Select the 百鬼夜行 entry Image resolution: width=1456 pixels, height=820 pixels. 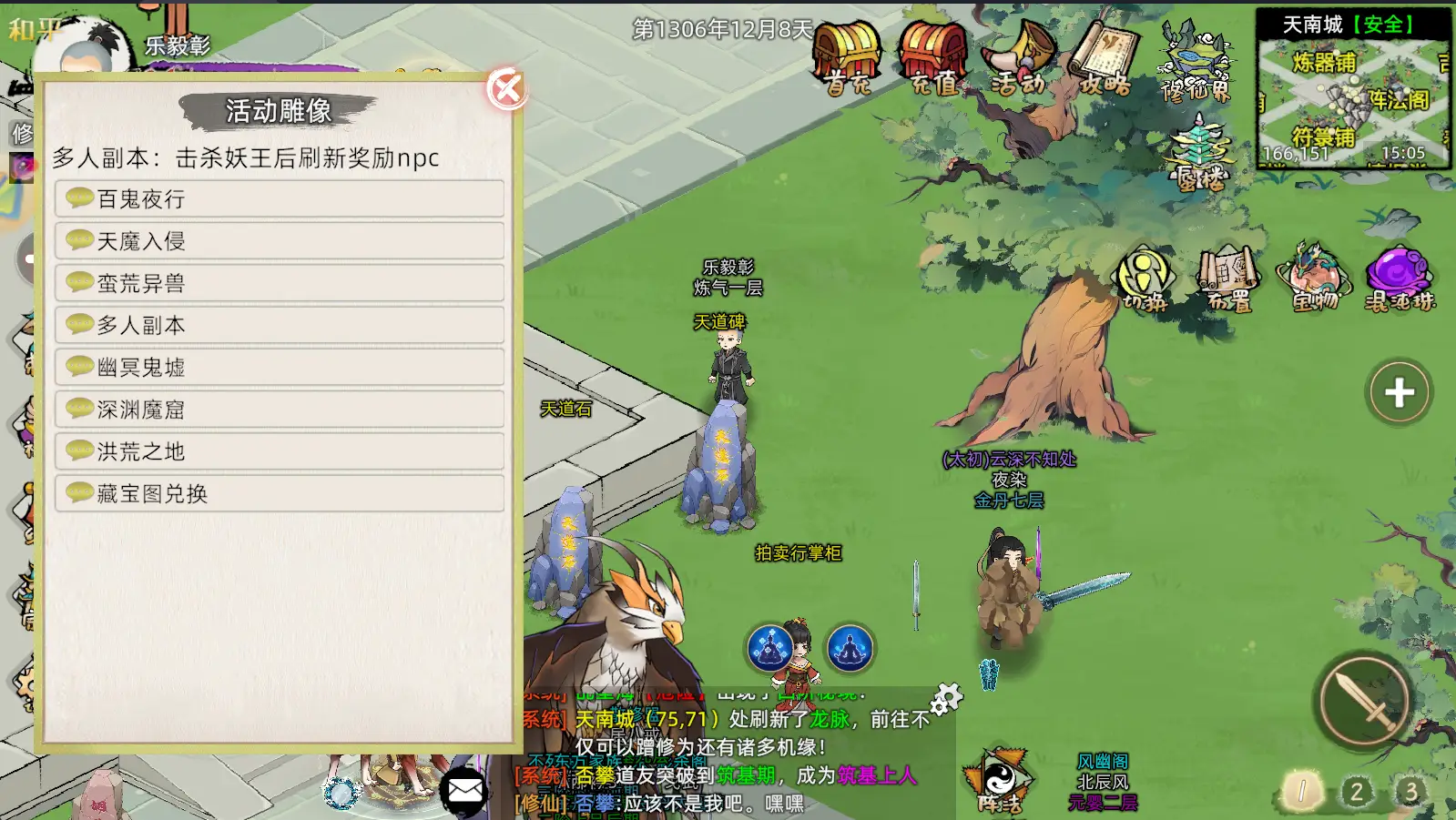[280, 198]
